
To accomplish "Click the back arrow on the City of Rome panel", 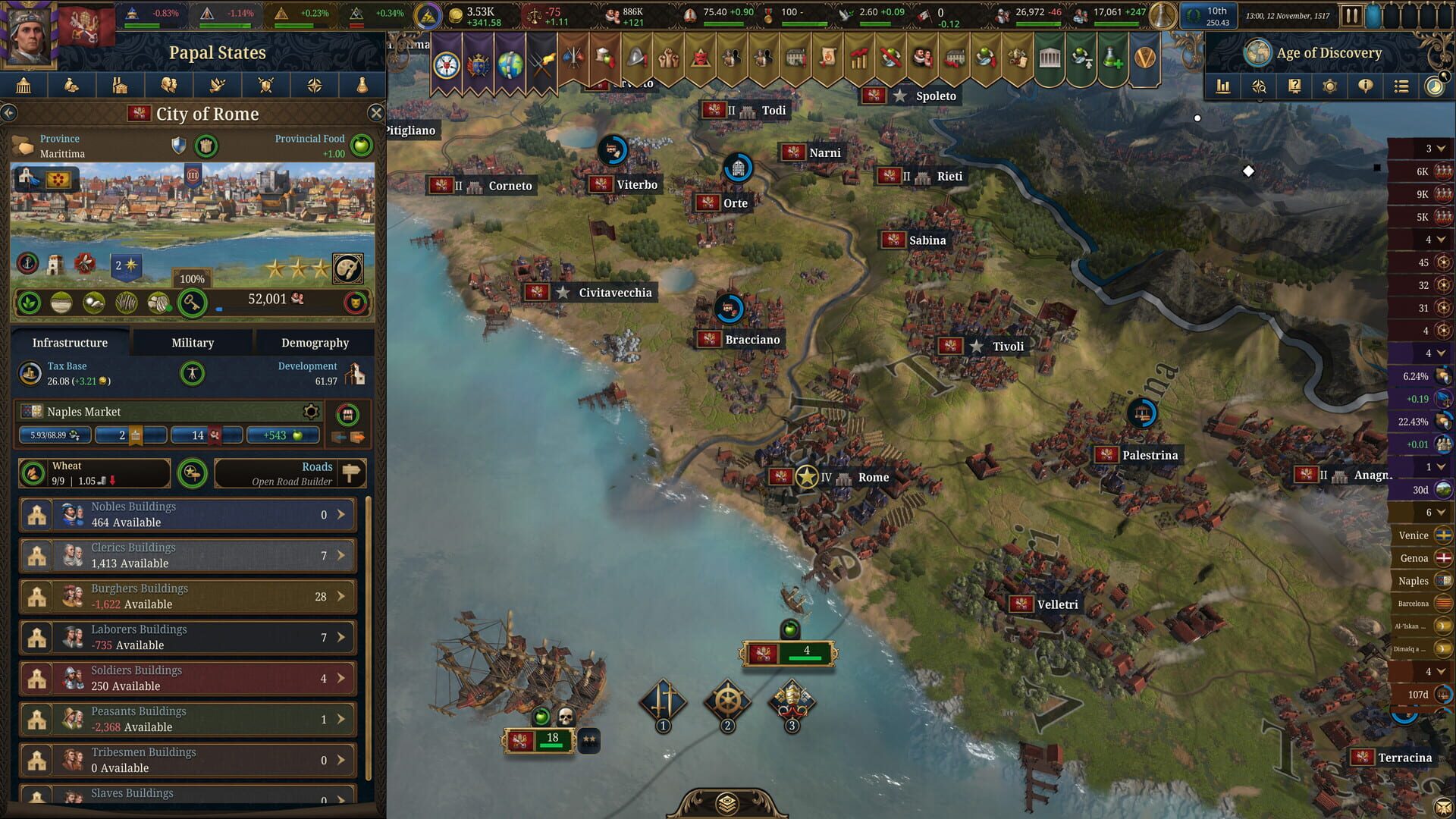I will pos(10,113).
